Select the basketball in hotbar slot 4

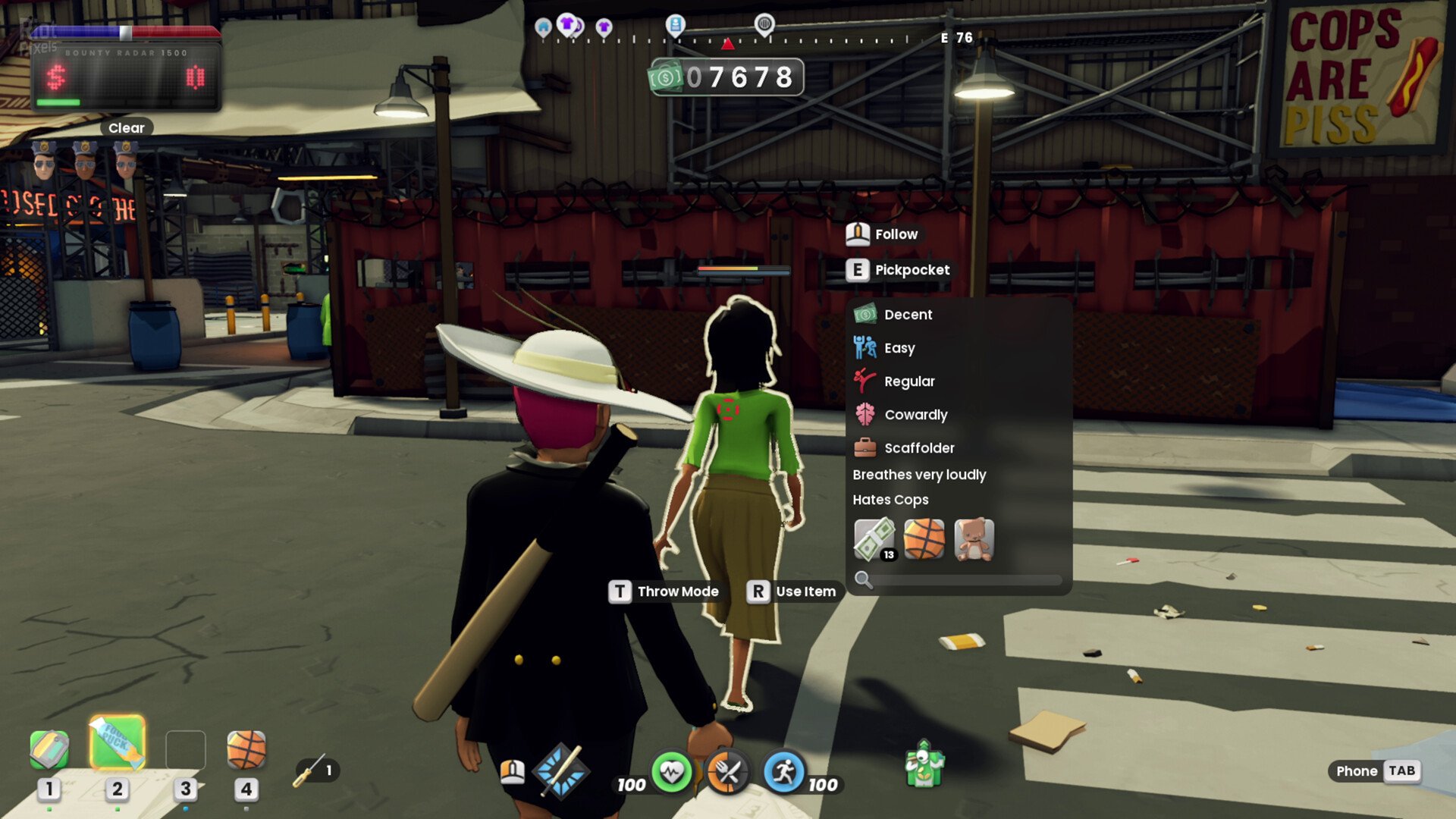(246, 749)
